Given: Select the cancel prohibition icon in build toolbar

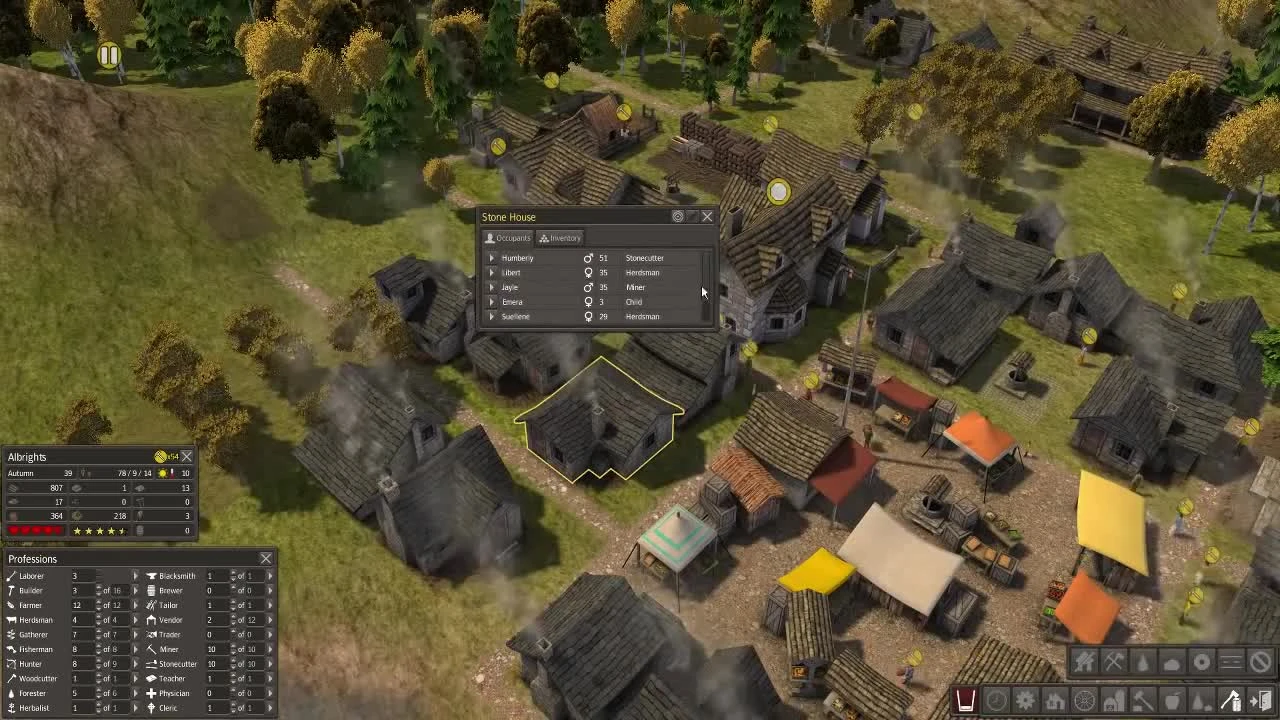Looking at the screenshot, I should pyautogui.click(x=1260, y=662).
